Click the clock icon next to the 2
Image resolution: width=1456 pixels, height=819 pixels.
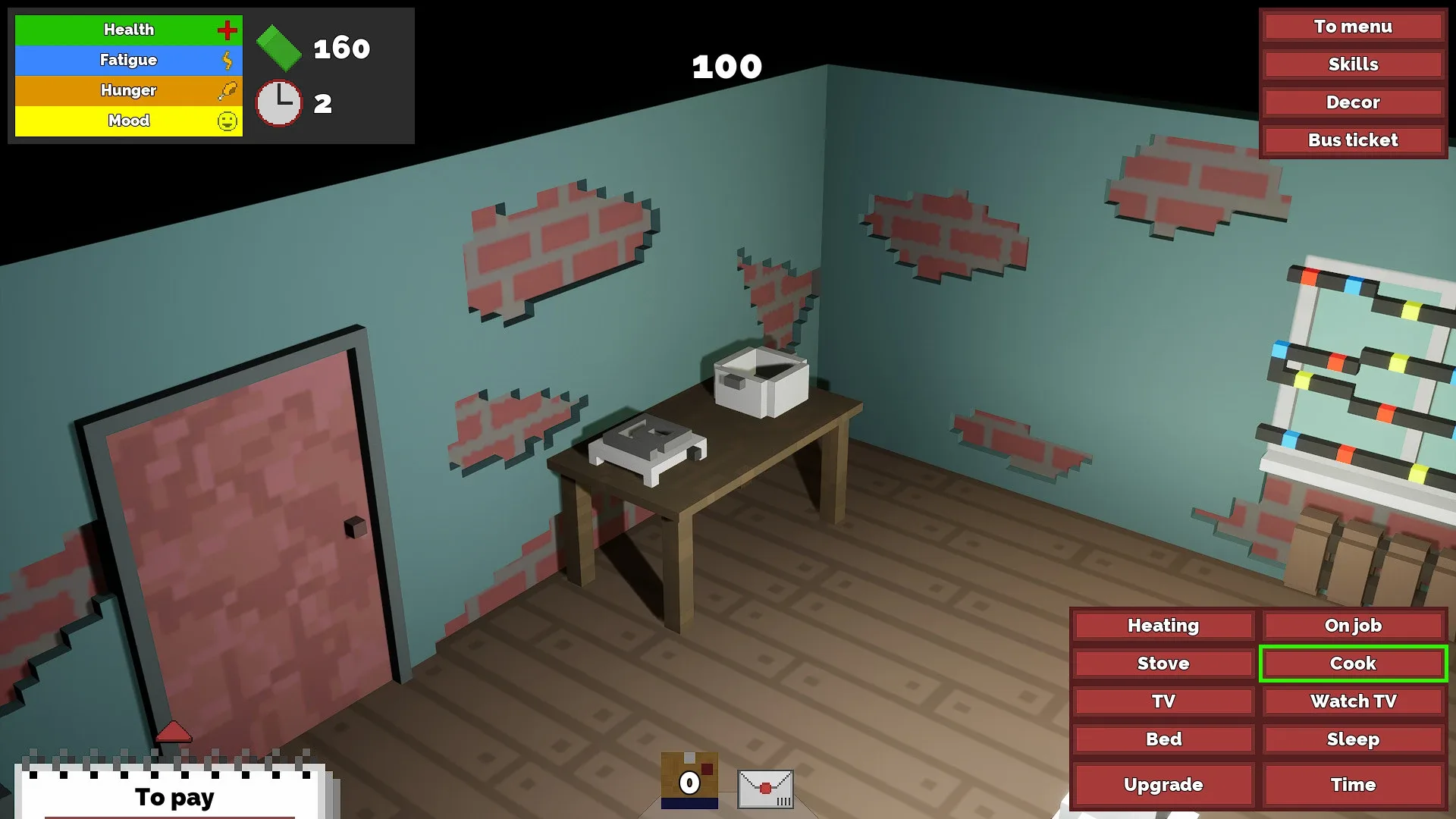278,103
